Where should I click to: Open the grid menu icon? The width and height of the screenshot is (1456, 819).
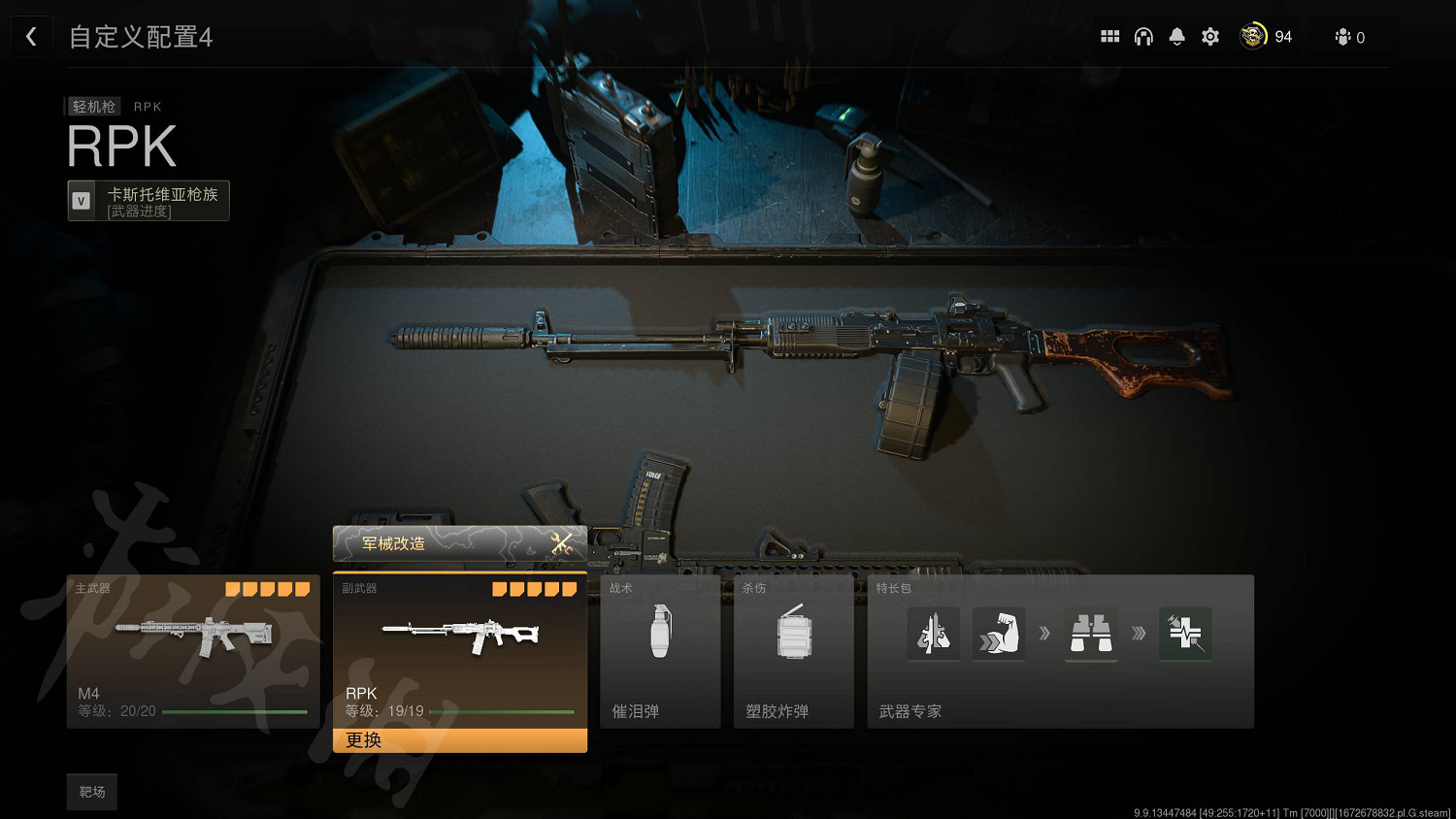coord(1109,37)
